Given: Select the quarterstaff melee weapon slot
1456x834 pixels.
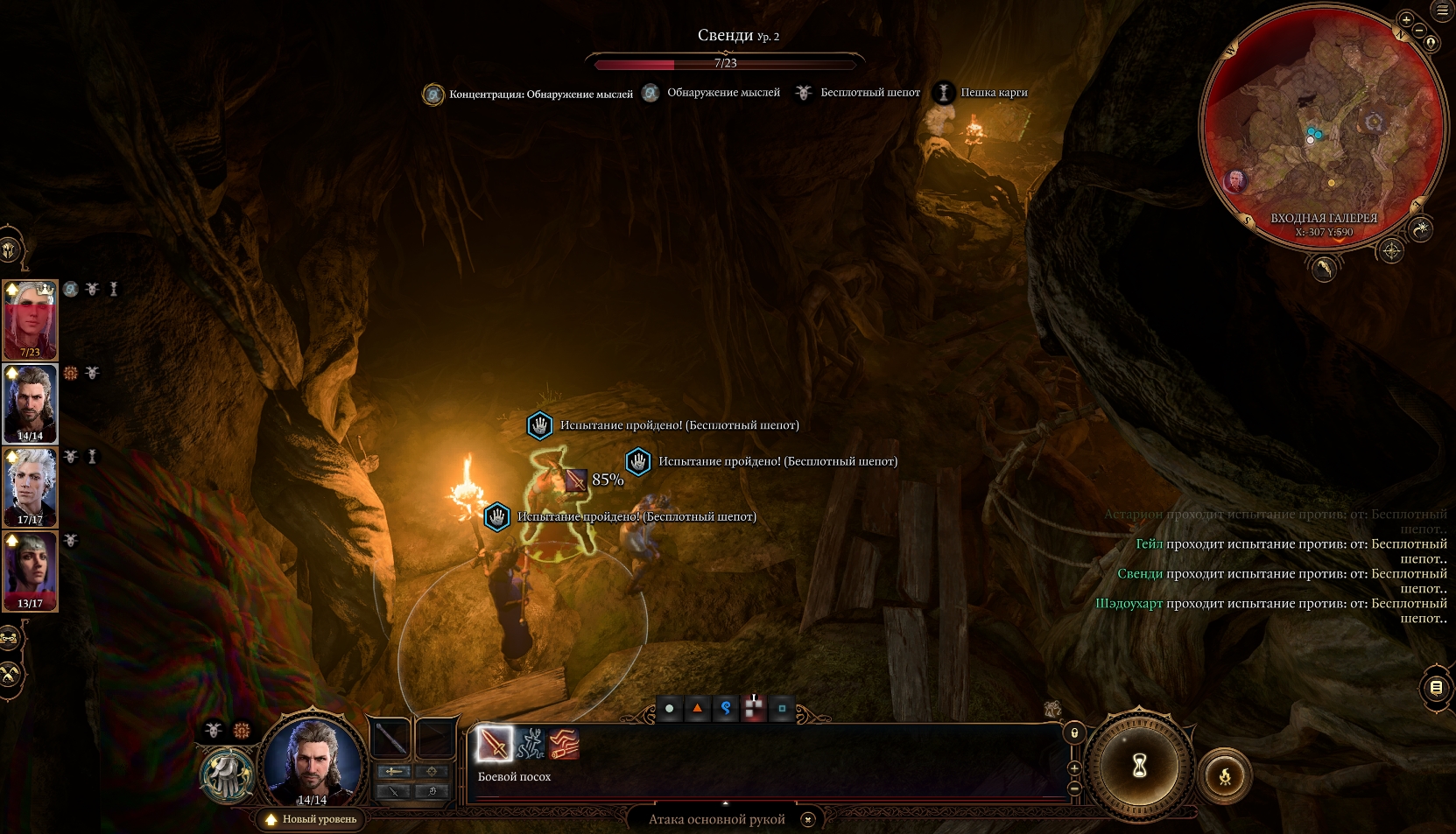Looking at the screenshot, I should tap(390, 739).
